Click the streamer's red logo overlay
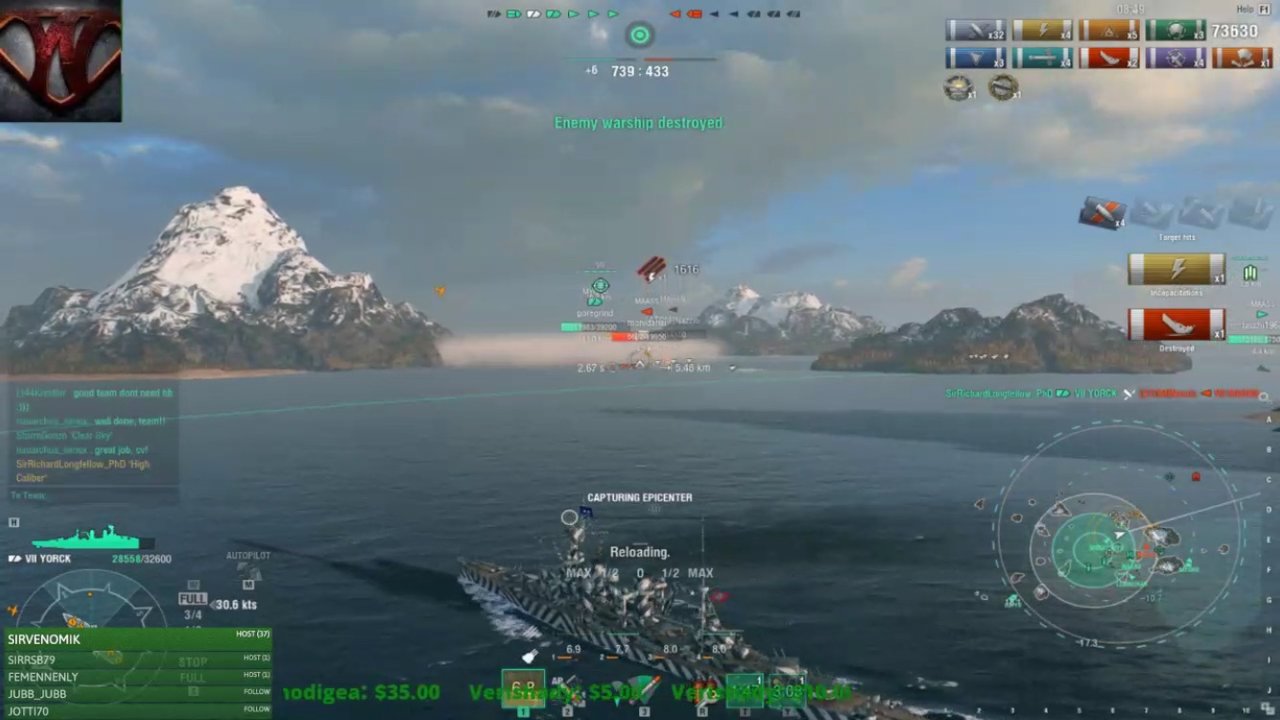 pos(60,60)
